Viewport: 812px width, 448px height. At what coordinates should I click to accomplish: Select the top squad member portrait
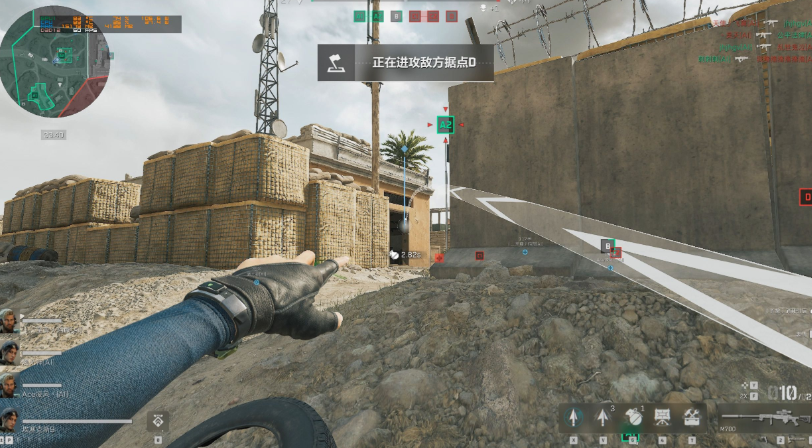(9, 321)
